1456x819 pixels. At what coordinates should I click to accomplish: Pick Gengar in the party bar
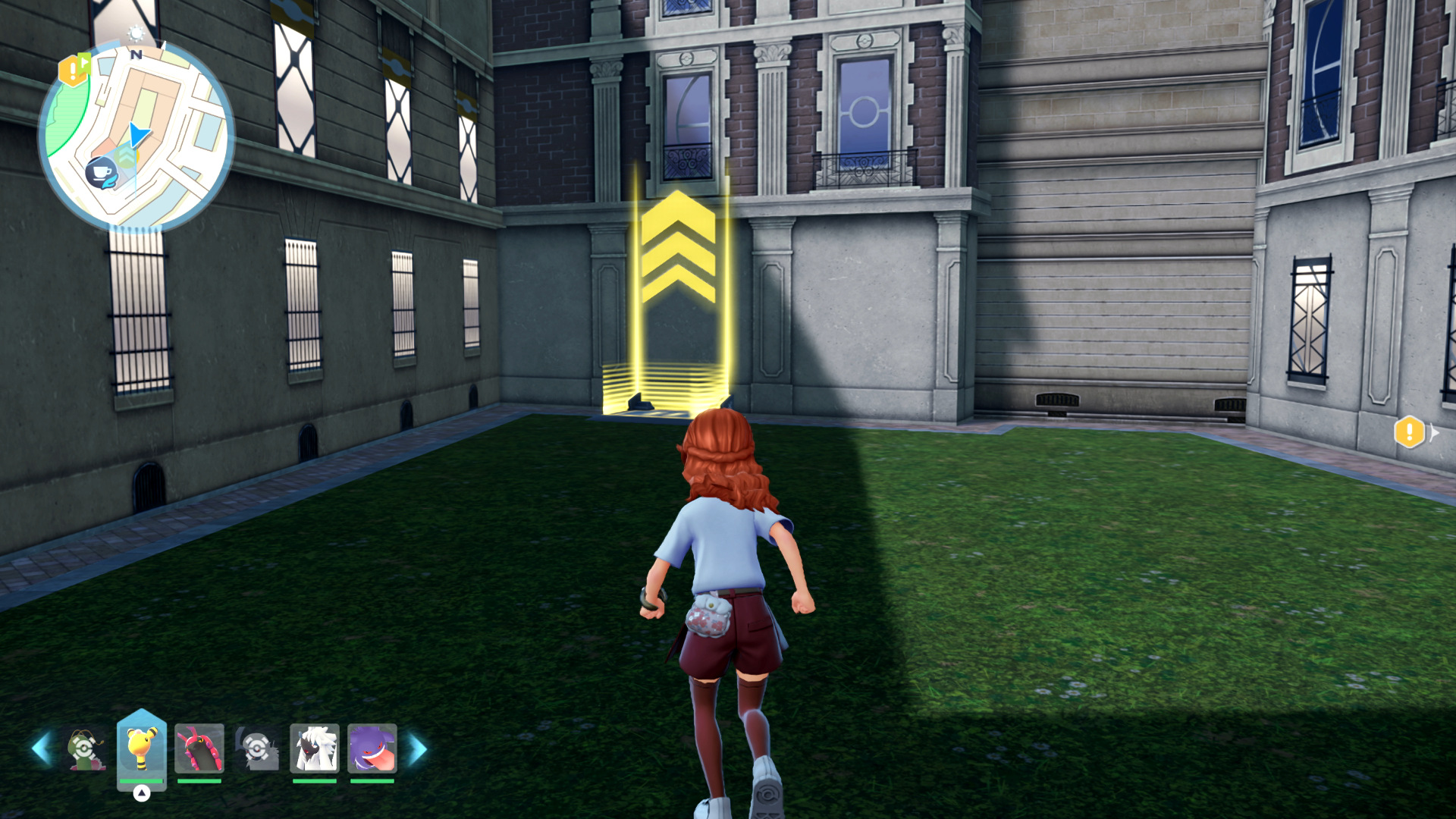pos(372,748)
